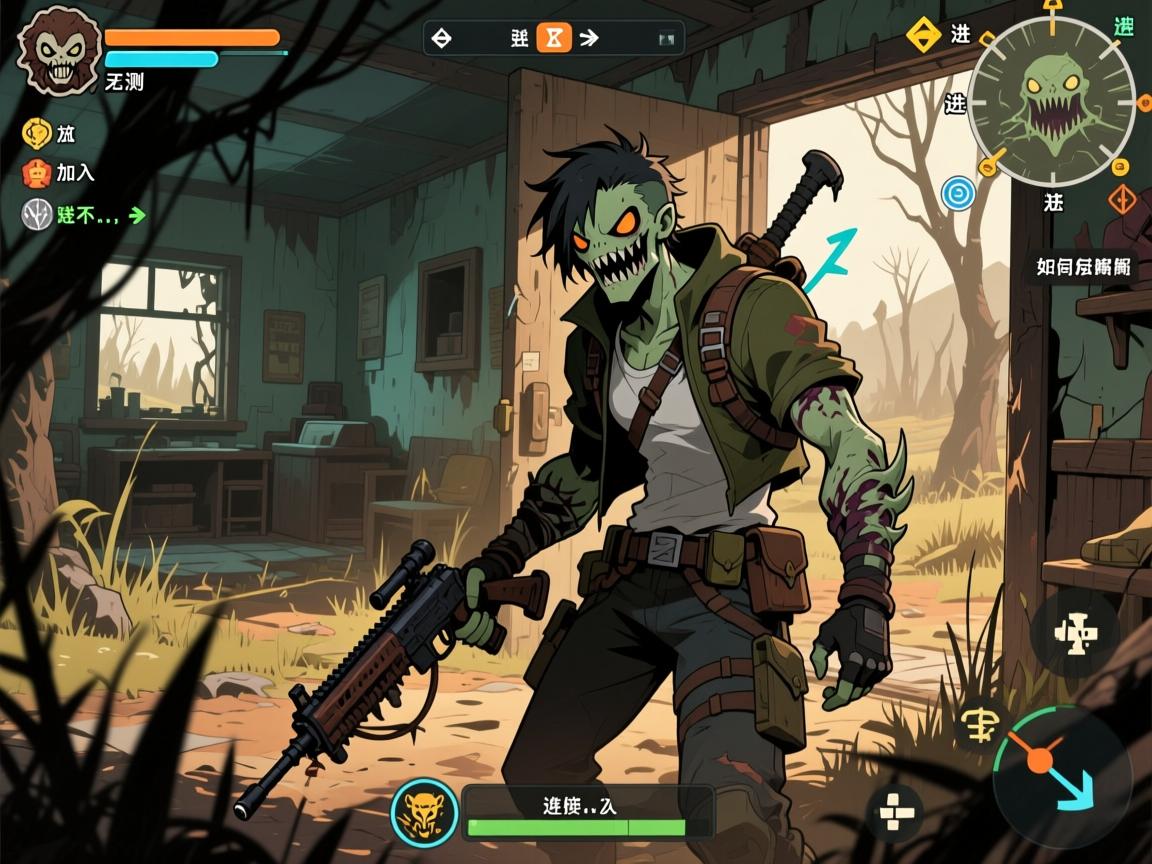Select the black tooltip label under minimap
This screenshot has width=1152, height=864.
point(1085,267)
